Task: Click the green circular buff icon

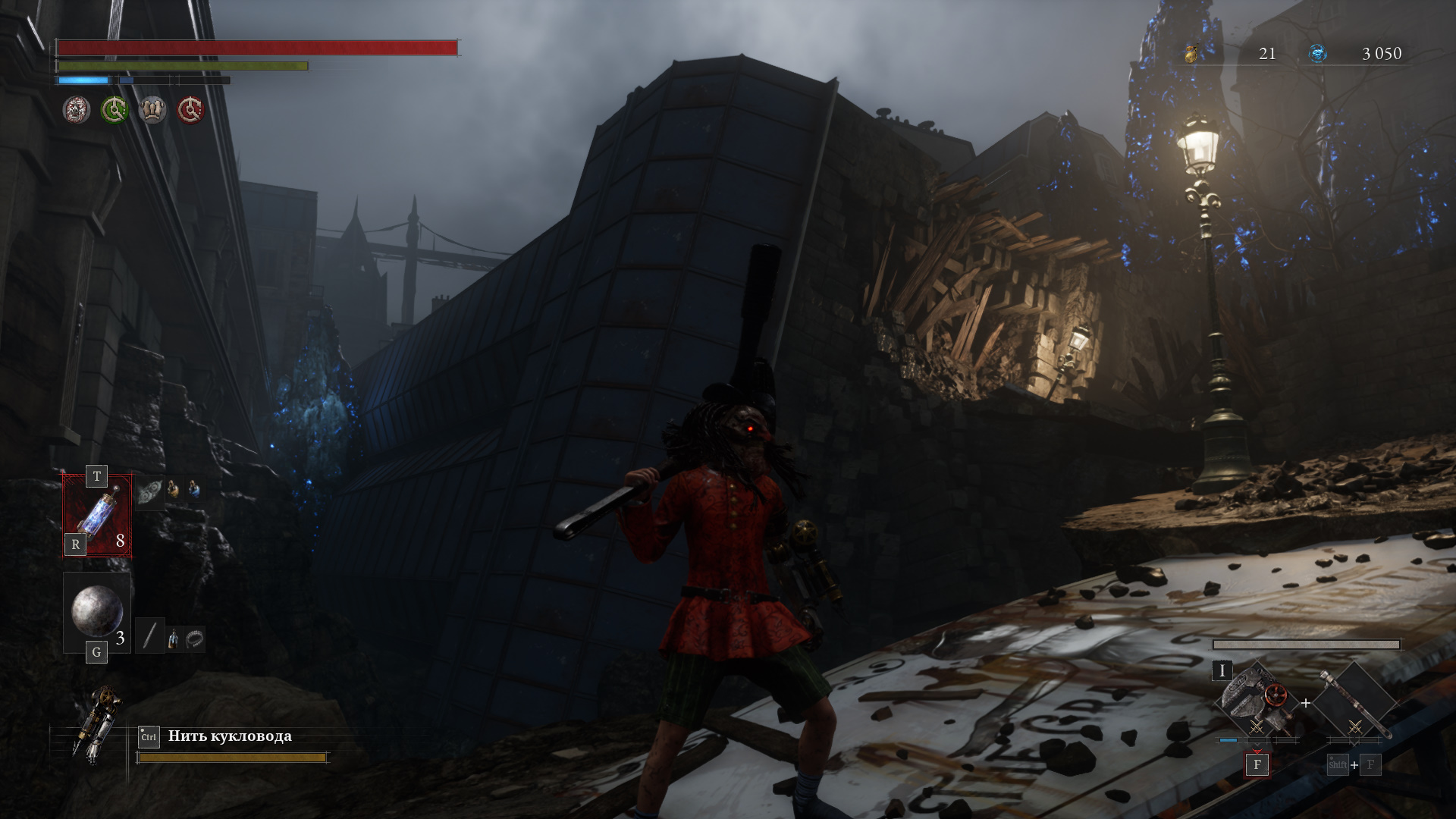Action: point(115,111)
